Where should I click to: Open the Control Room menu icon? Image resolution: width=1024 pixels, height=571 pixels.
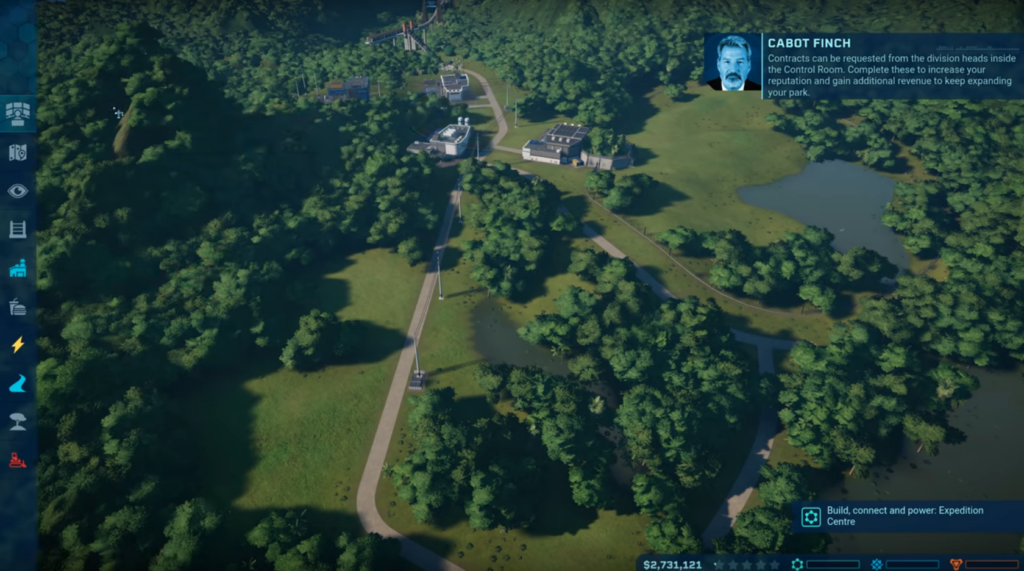tap(18, 113)
